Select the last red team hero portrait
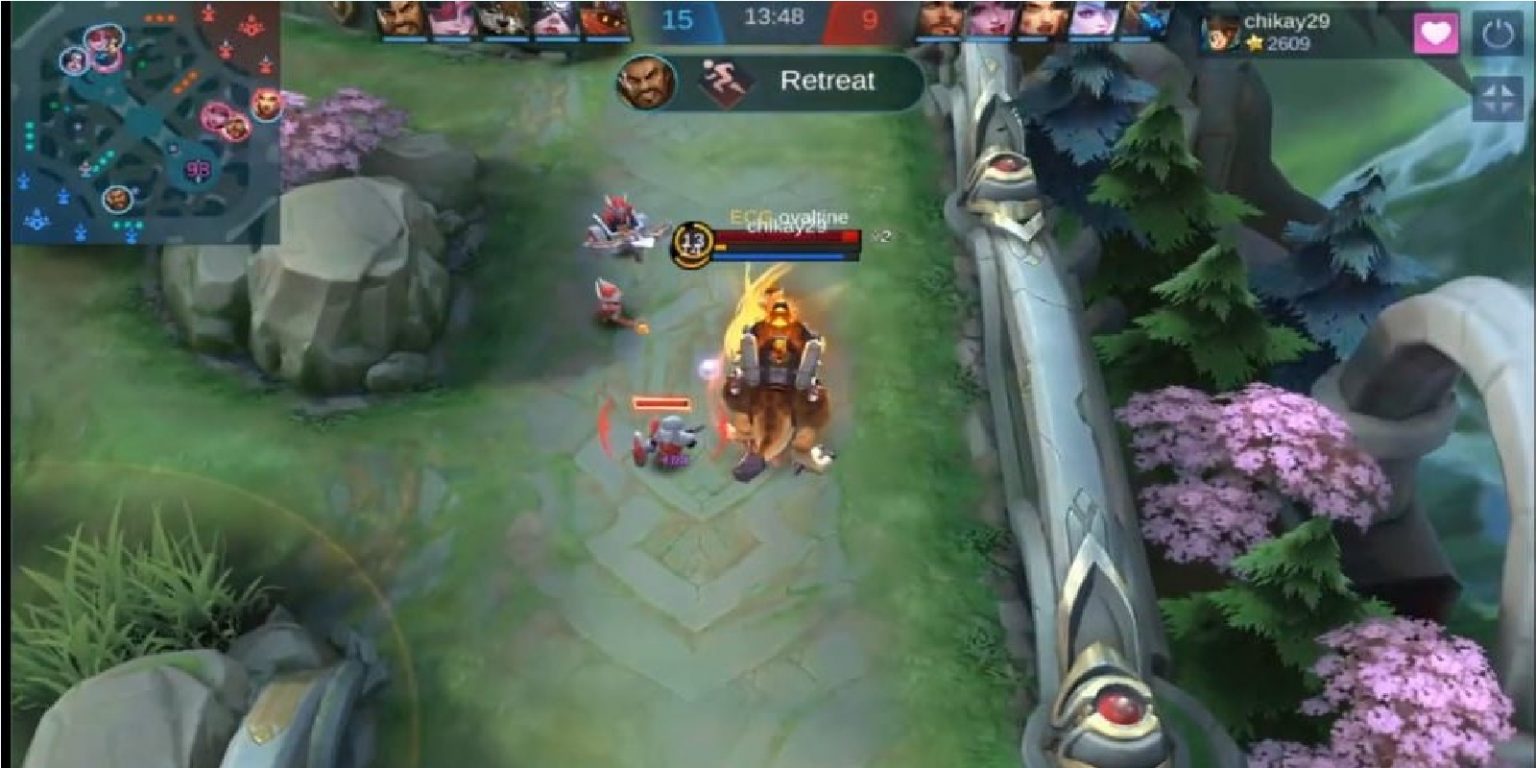This screenshot has height=768, width=1536. (x=1148, y=22)
